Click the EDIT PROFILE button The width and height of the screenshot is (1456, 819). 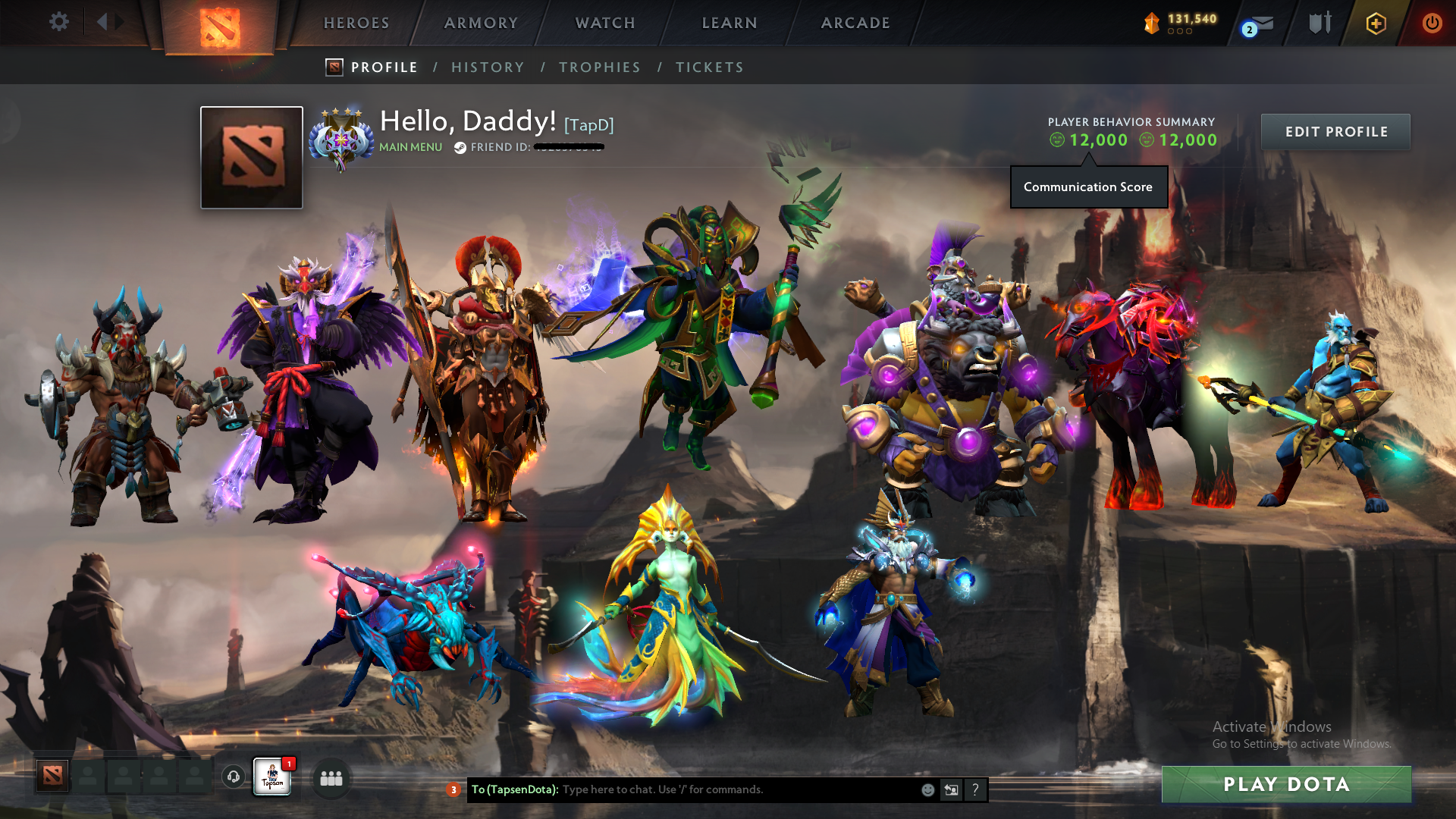point(1335,131)
